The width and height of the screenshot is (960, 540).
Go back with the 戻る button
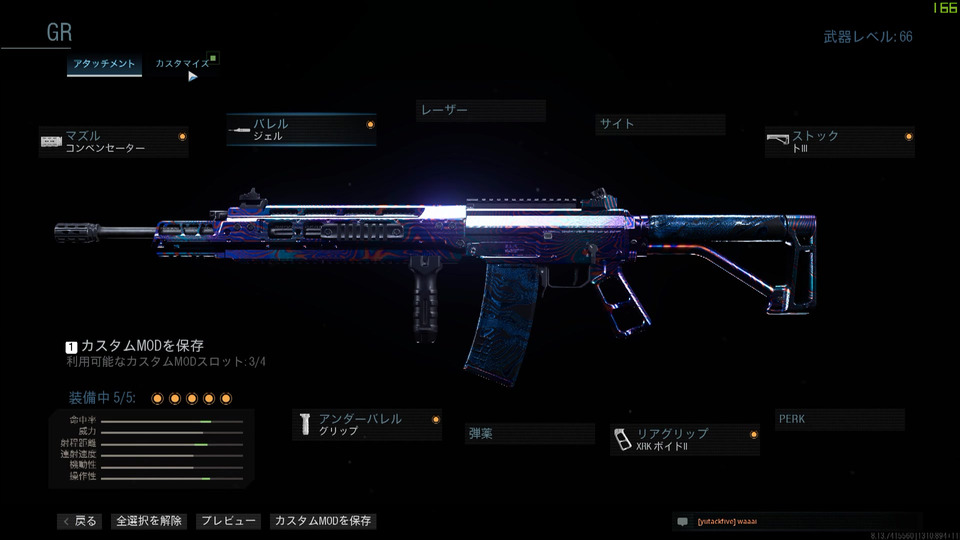[x=80, y=521]
